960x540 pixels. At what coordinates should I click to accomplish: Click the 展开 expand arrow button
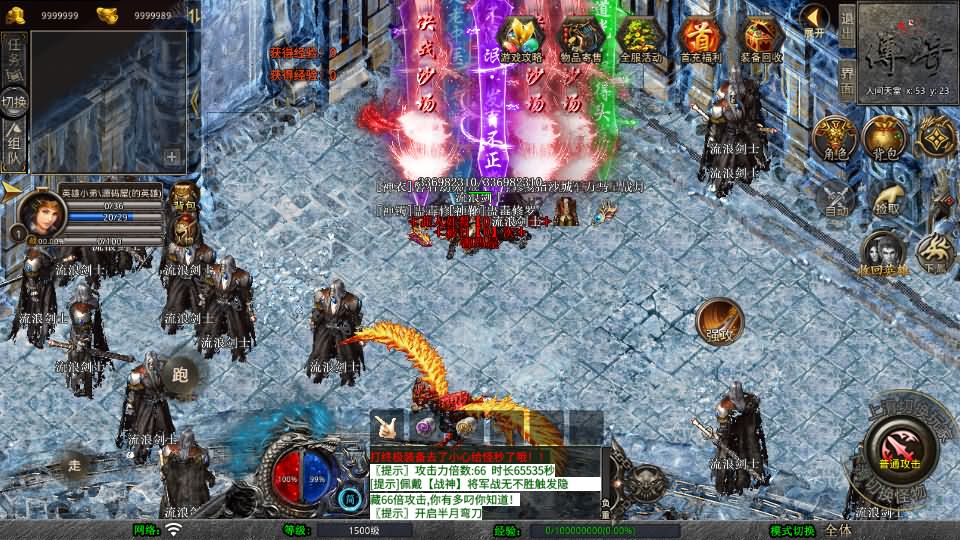(x=815, y=19)
